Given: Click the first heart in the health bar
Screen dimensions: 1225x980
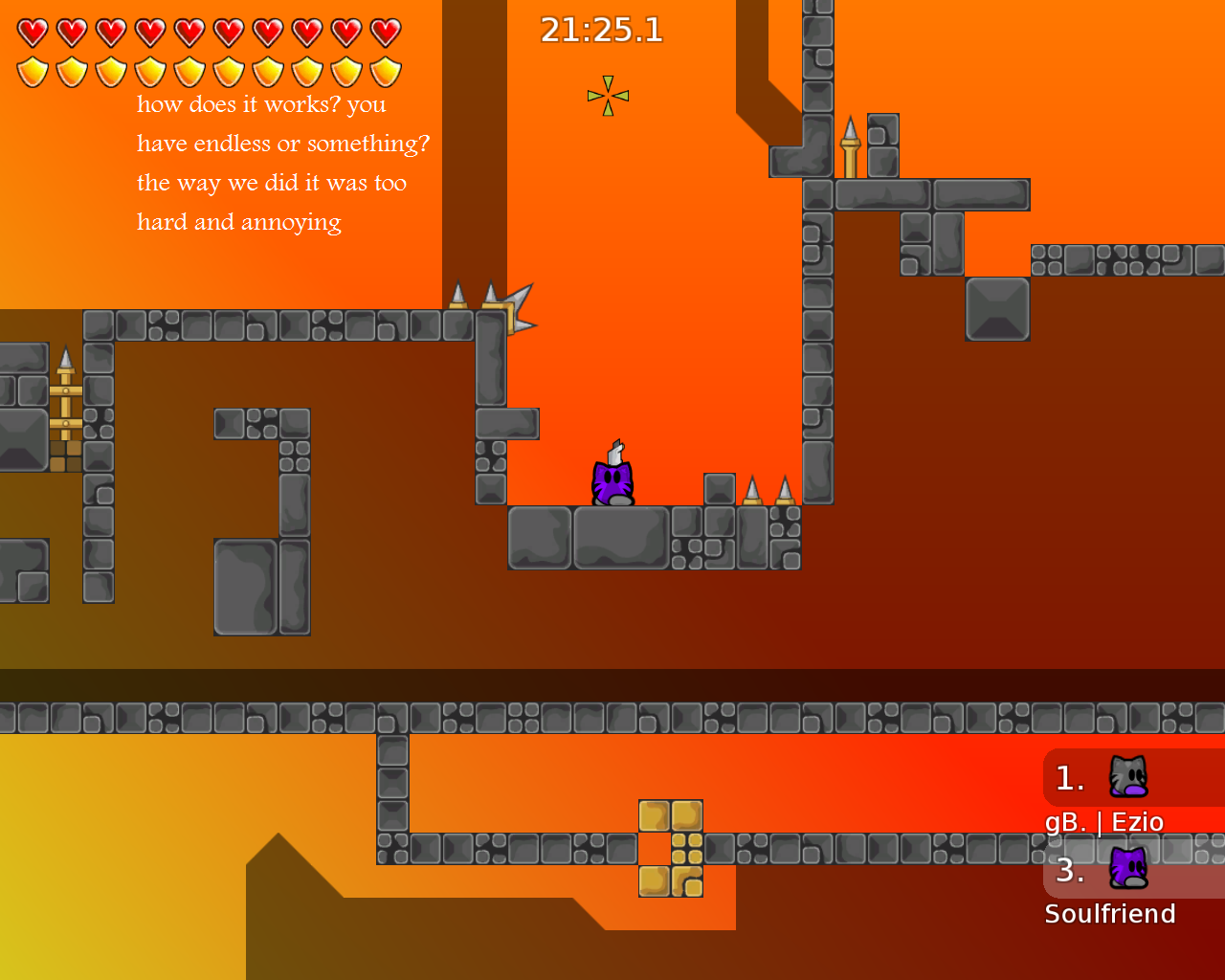Looking at the screenshot, I should point(32,31).
